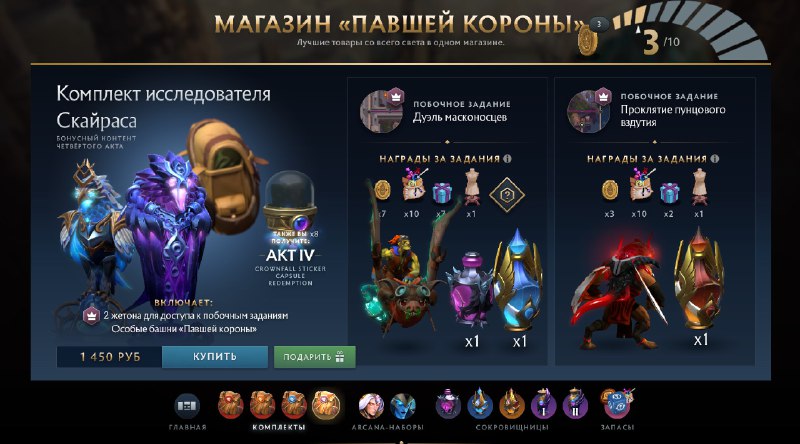Open the Запасы supplies section
This screenshot has height=444, width=800.
615,405
